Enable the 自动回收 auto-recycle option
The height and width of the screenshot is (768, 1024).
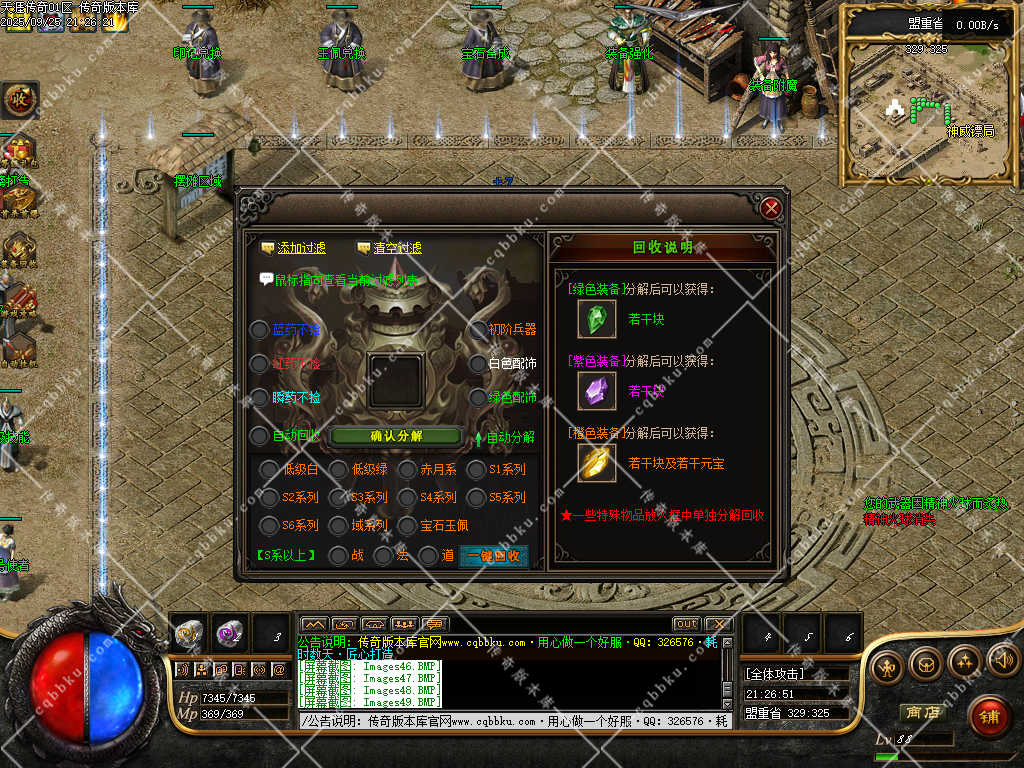[x=259, y=436]
